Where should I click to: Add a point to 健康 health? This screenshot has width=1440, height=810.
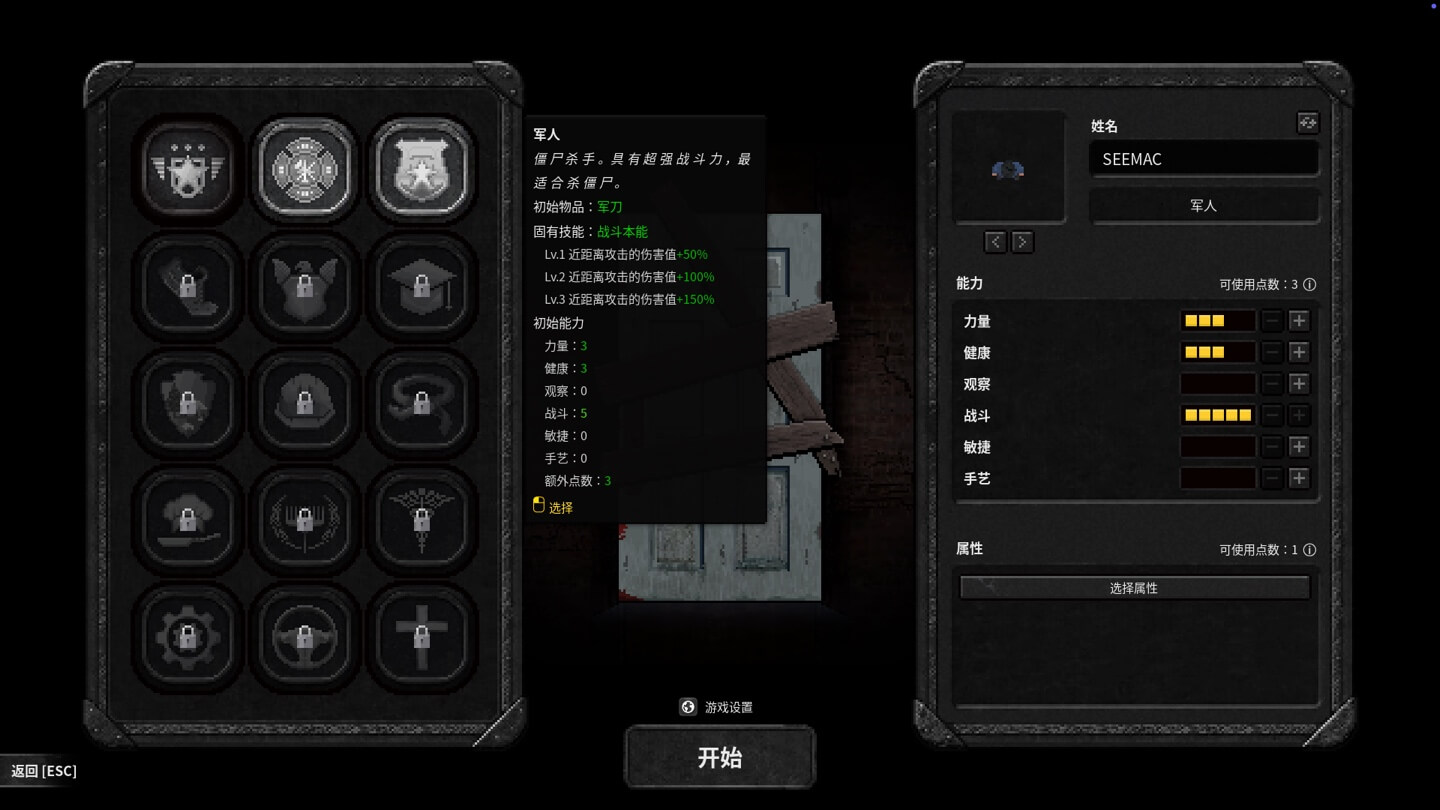[x=1299, y=352]
